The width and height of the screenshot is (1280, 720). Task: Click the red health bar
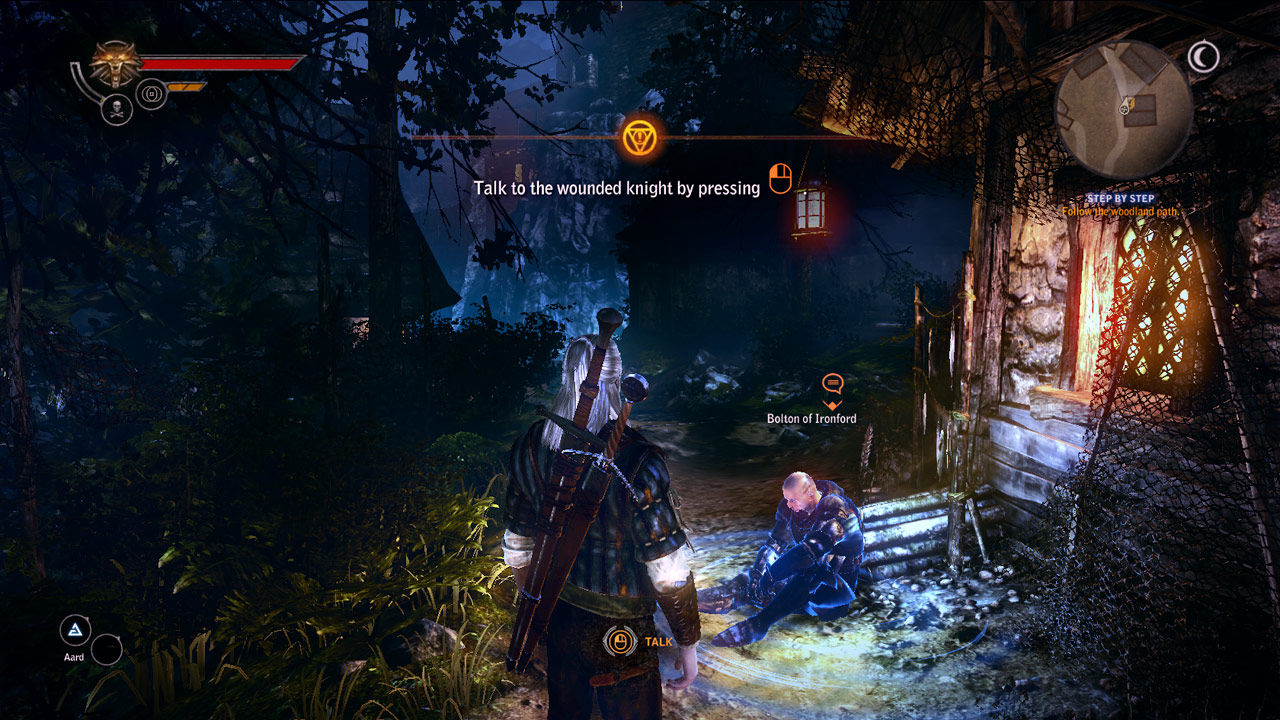tap(215, 63)
